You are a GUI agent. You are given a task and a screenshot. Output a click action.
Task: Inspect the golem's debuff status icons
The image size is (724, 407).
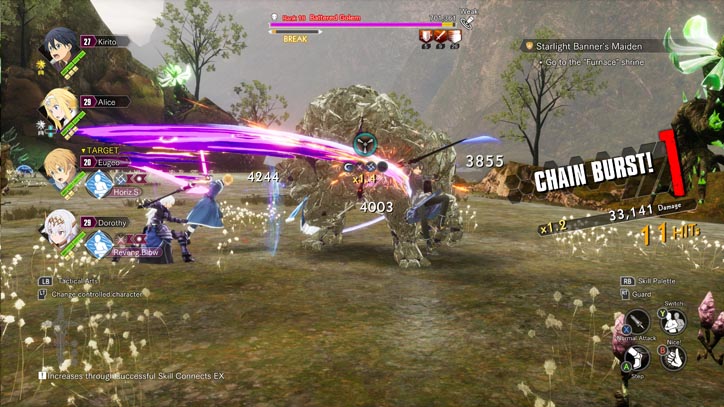439,37
